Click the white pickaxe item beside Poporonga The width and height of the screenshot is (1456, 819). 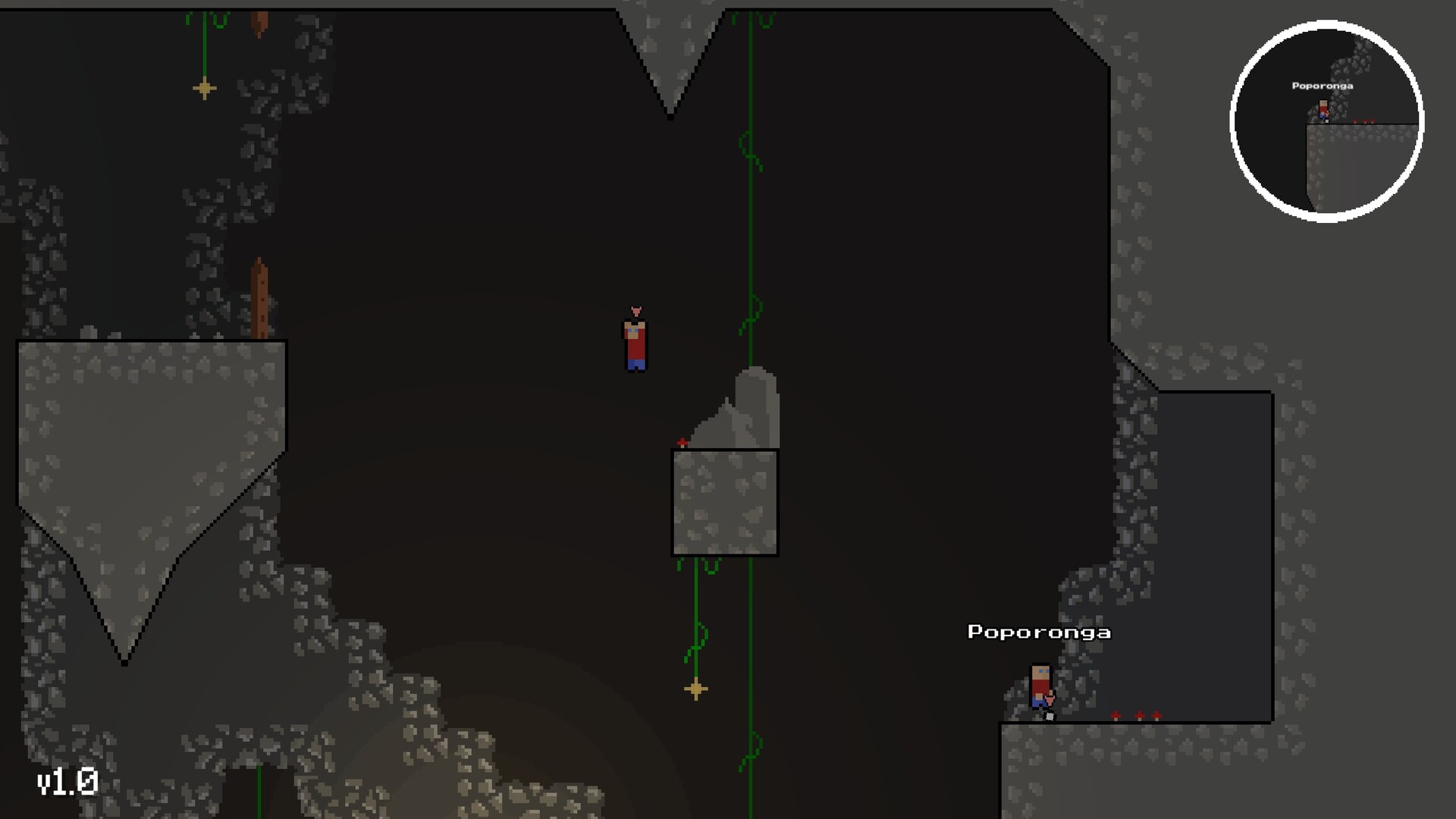pos(1050,717)
